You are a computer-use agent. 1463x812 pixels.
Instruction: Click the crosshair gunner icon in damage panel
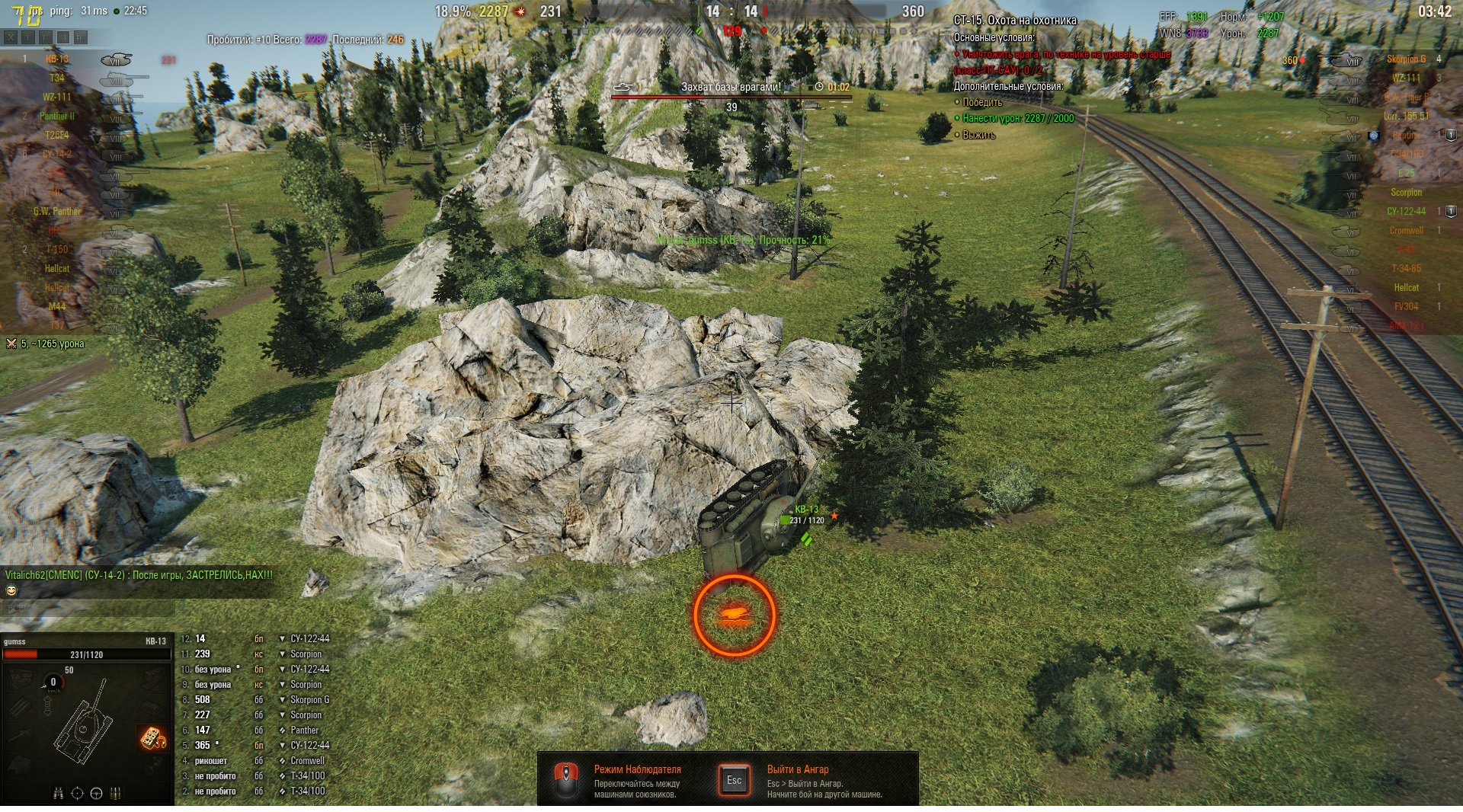click(77, 793)
